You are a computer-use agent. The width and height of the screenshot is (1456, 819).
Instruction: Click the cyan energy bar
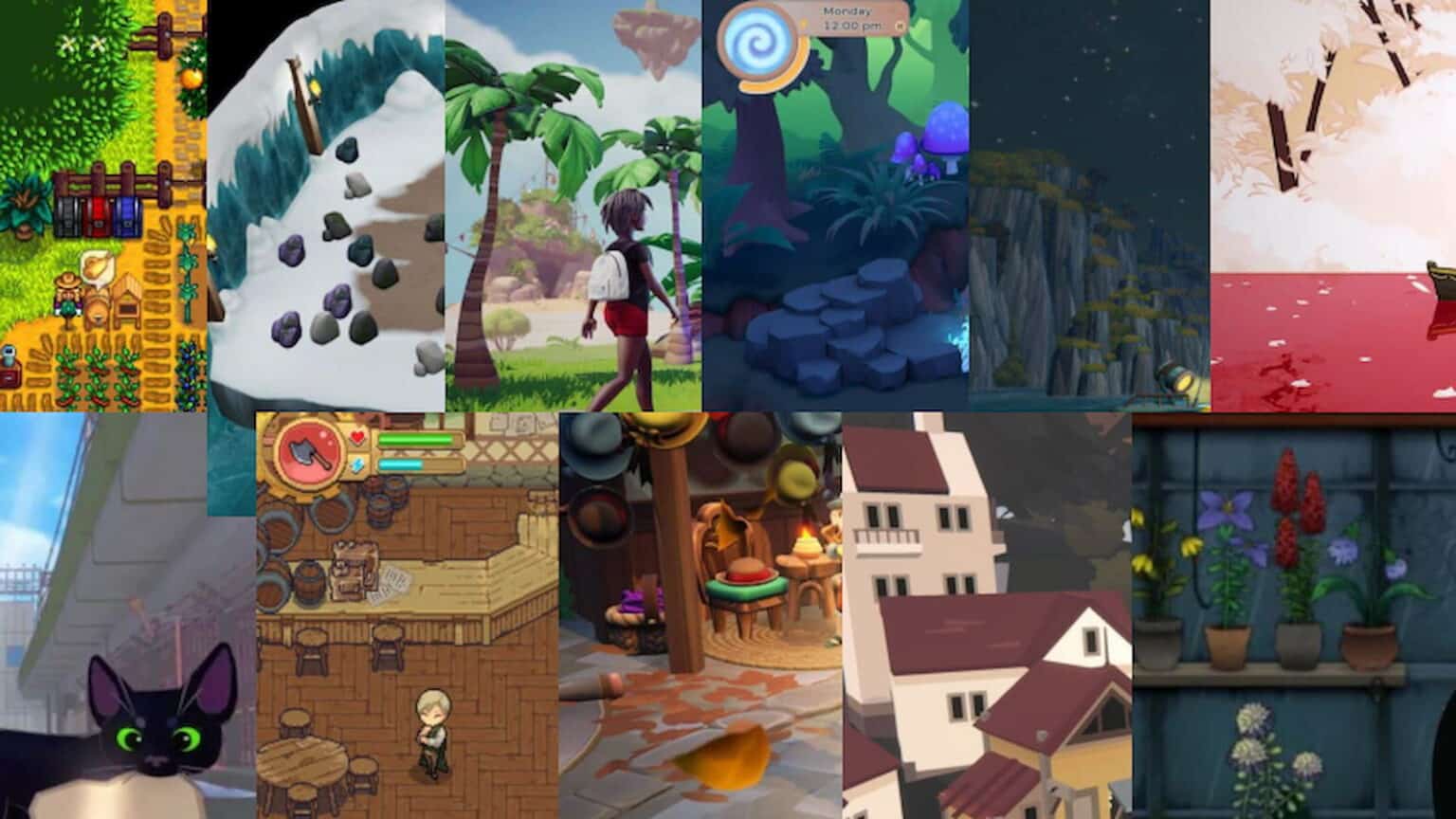coord(403,464)
